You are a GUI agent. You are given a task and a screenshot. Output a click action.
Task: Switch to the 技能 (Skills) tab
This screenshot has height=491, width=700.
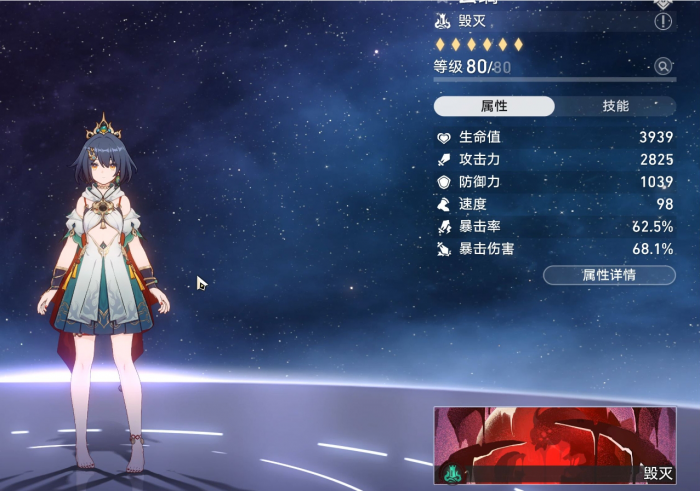[615, 106]
